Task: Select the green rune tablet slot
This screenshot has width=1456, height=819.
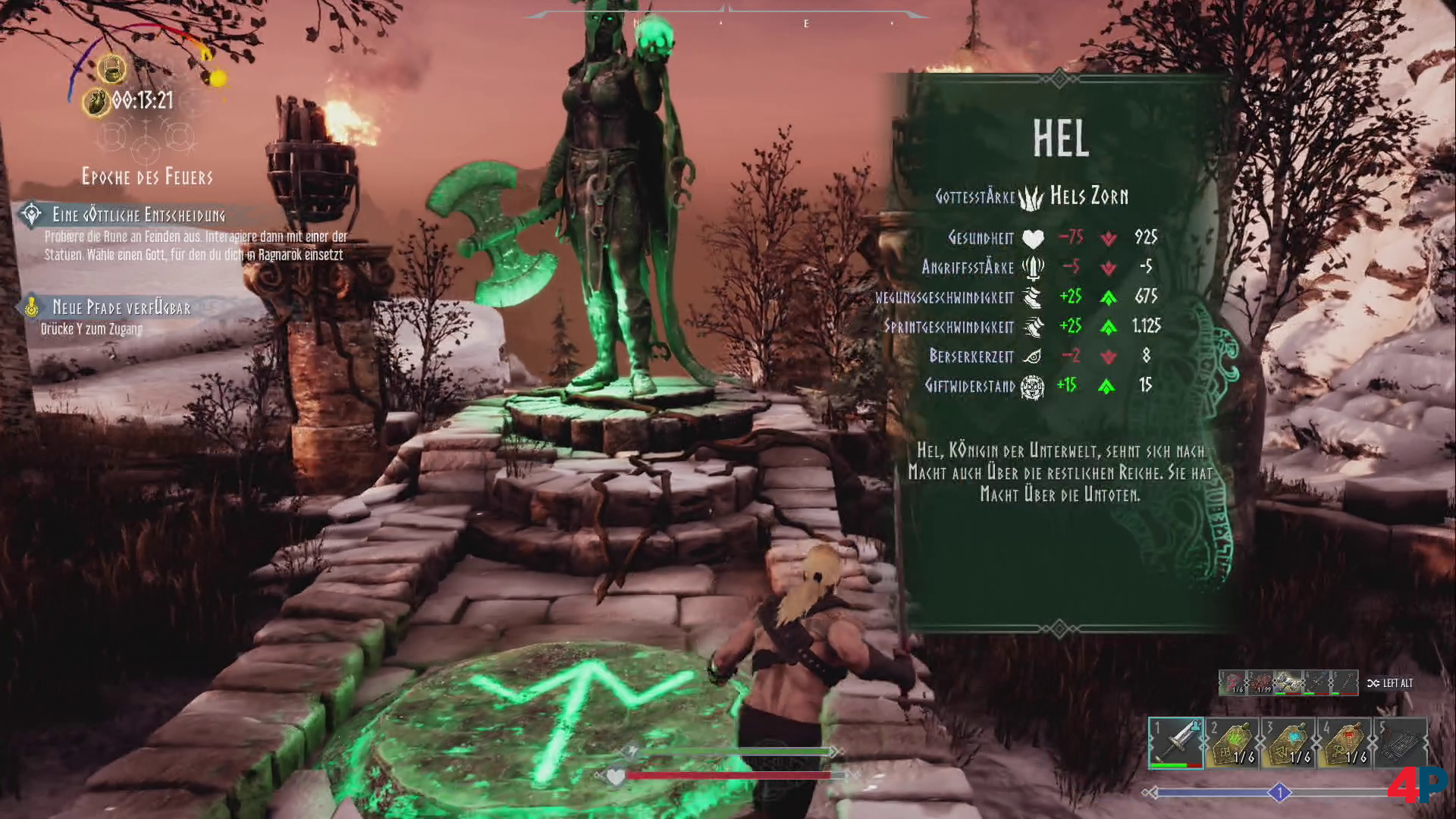Action: tap(1232, 743)
